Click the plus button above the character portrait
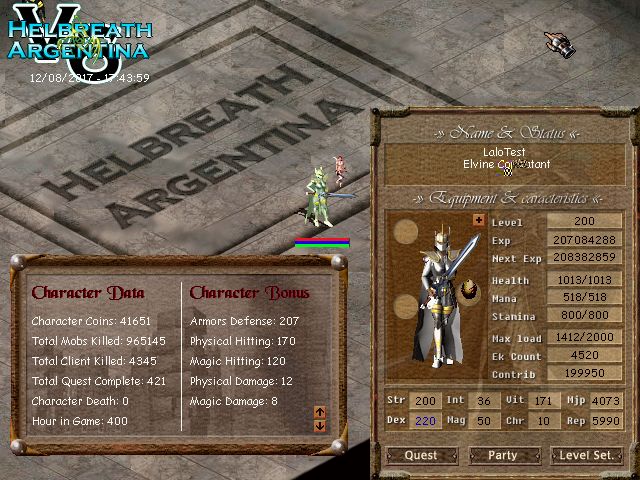 coord(478,220)
